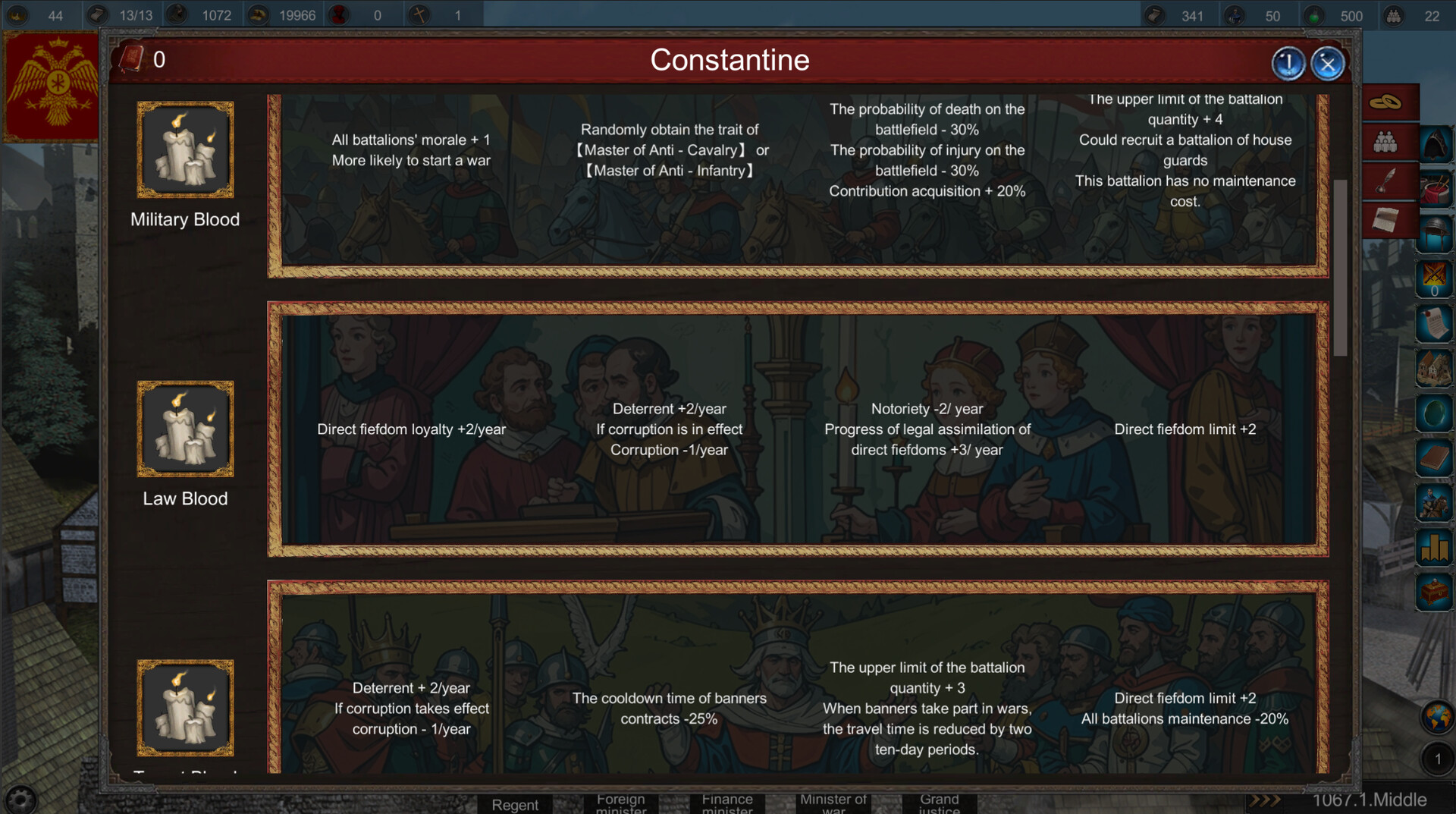
Task: Open the family members group tab
Action: (1385, 142)
